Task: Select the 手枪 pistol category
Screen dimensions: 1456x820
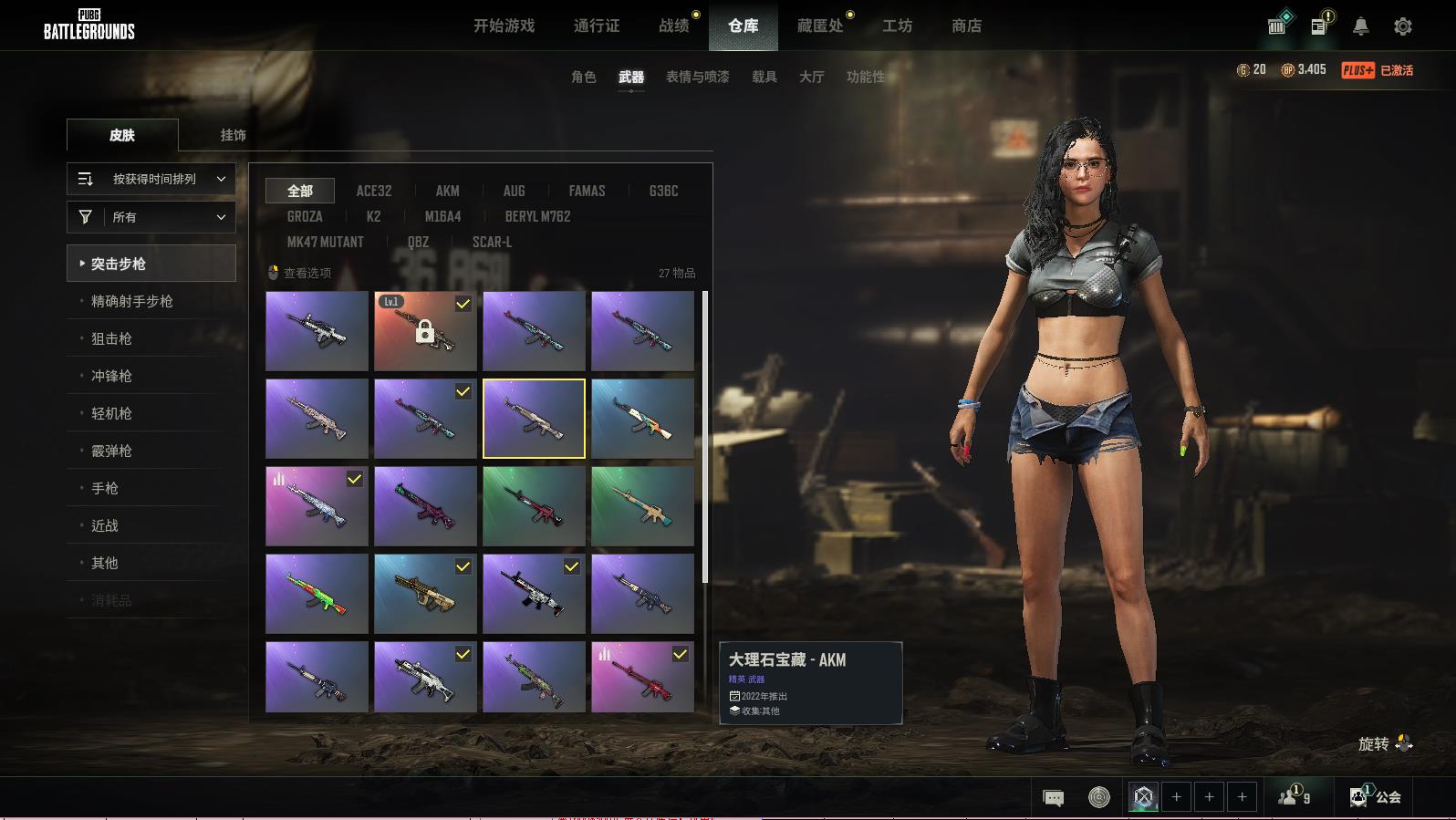Action: pyautogui.click(x=105, y=488)
